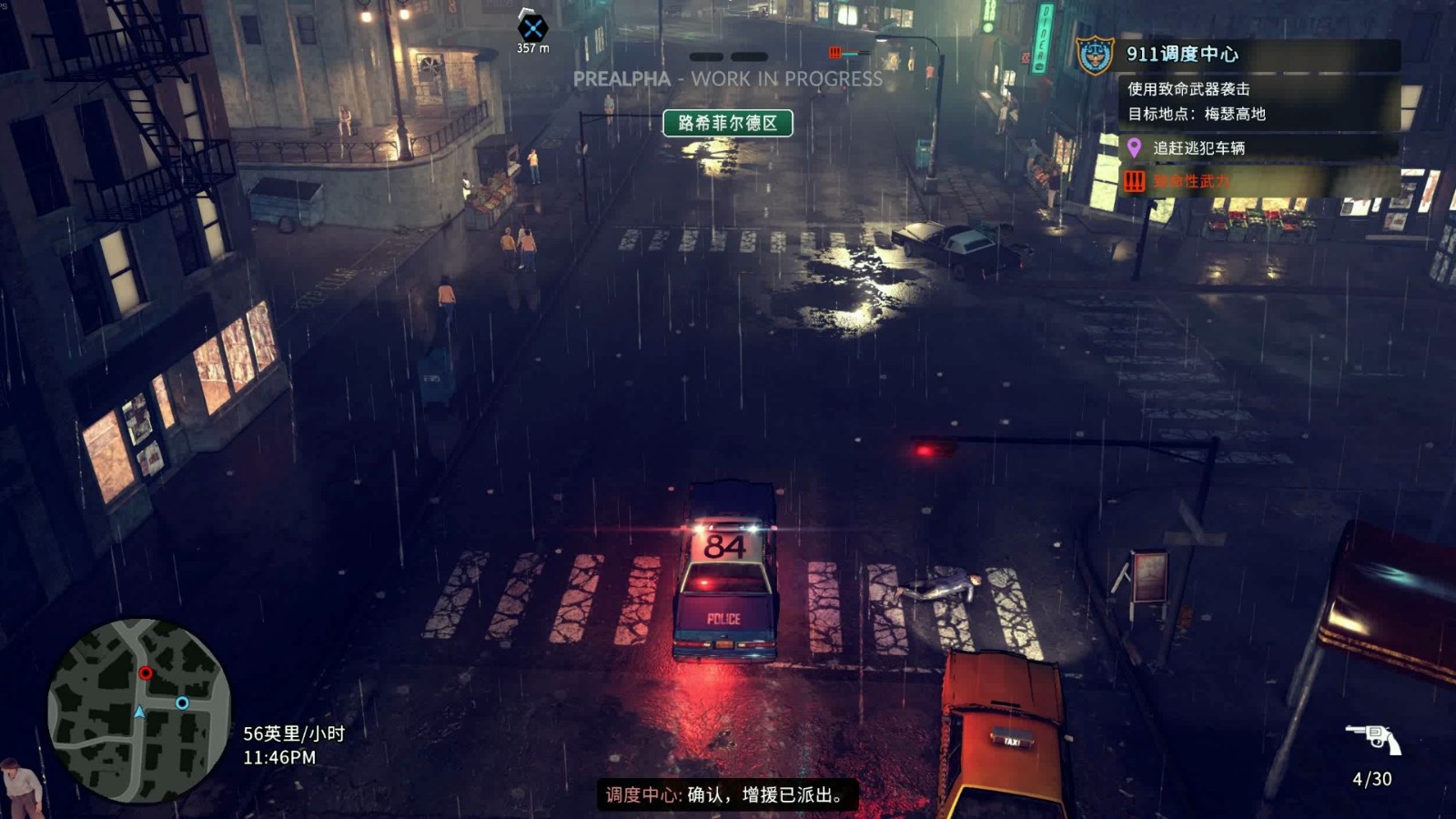
Task: Click the 路希菲尔德区 district label
Action: point(727,123)
